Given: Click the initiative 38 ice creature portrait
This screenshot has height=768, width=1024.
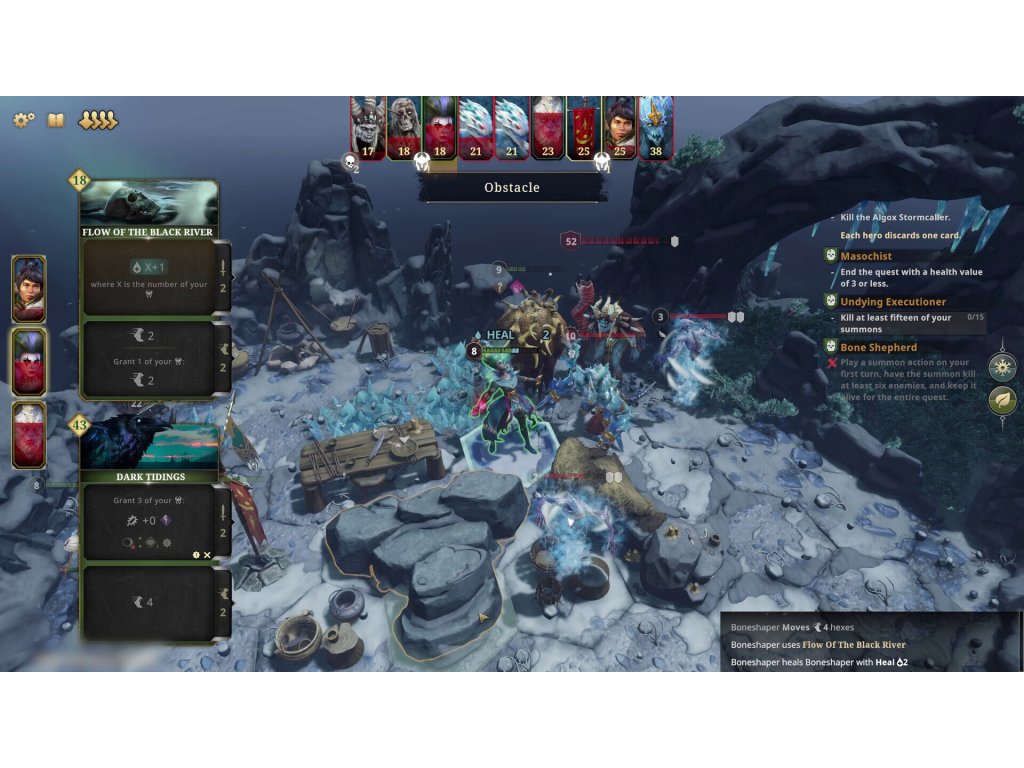Looking at the screenshot, I should coord(656,127).
